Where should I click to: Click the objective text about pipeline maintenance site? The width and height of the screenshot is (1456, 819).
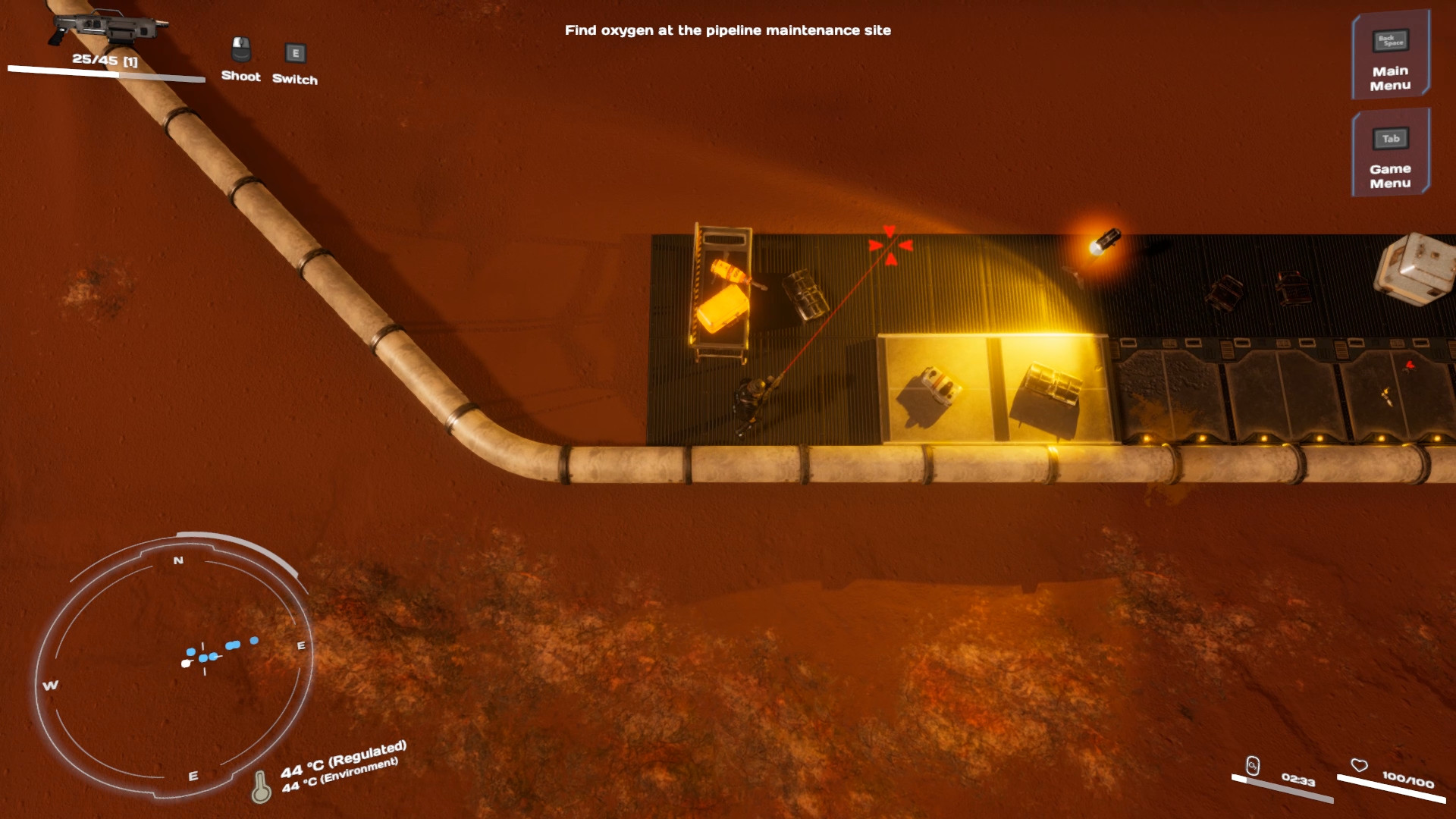pos(728,31)
